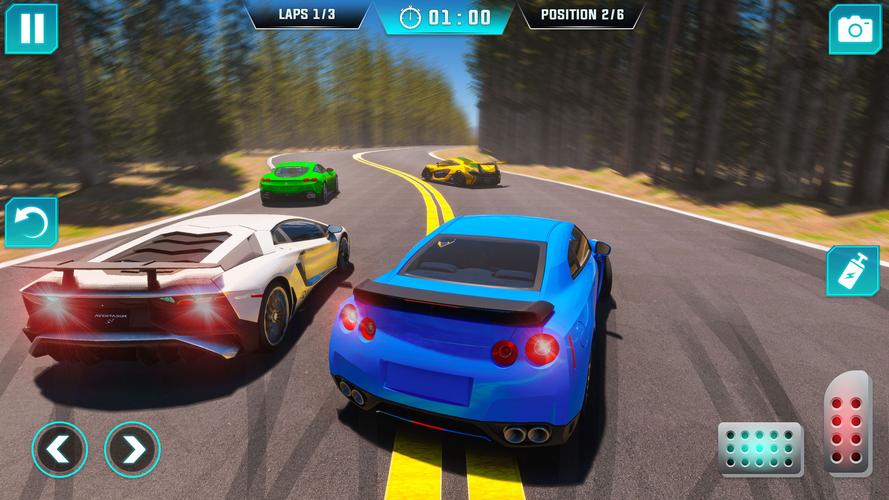This screenshot has height=500, width=889.
Task: Switch the camera view
Action: click(x=854, y=29)
